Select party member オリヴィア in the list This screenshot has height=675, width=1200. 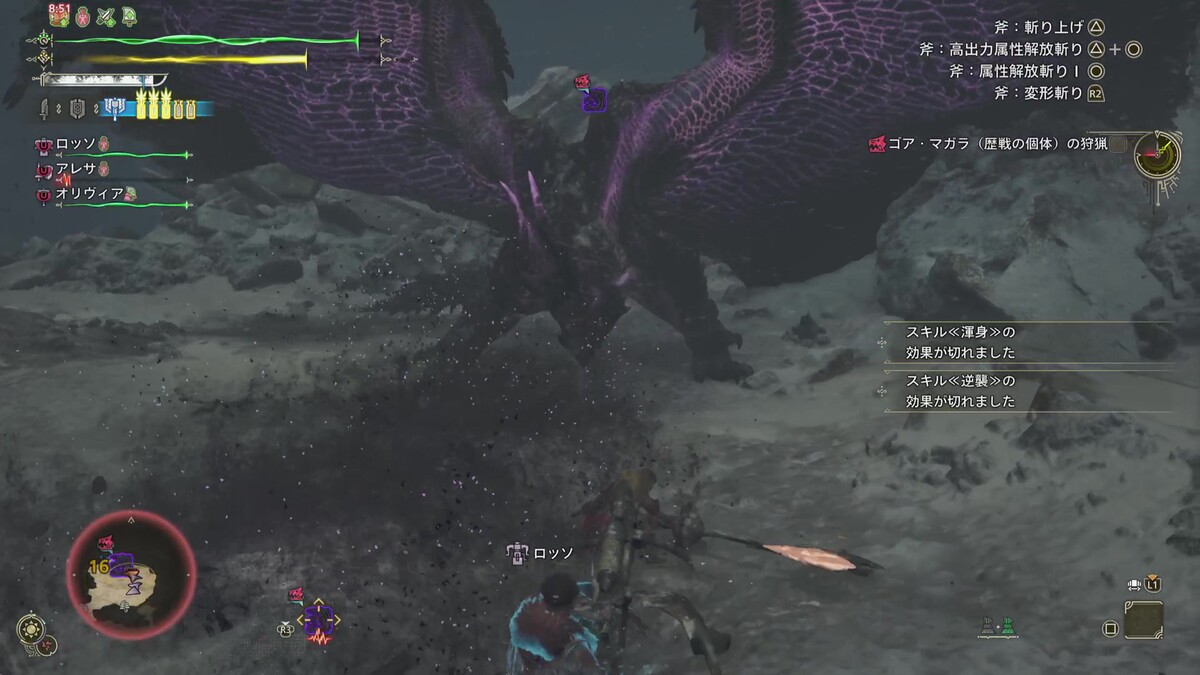tap(90, 193)
